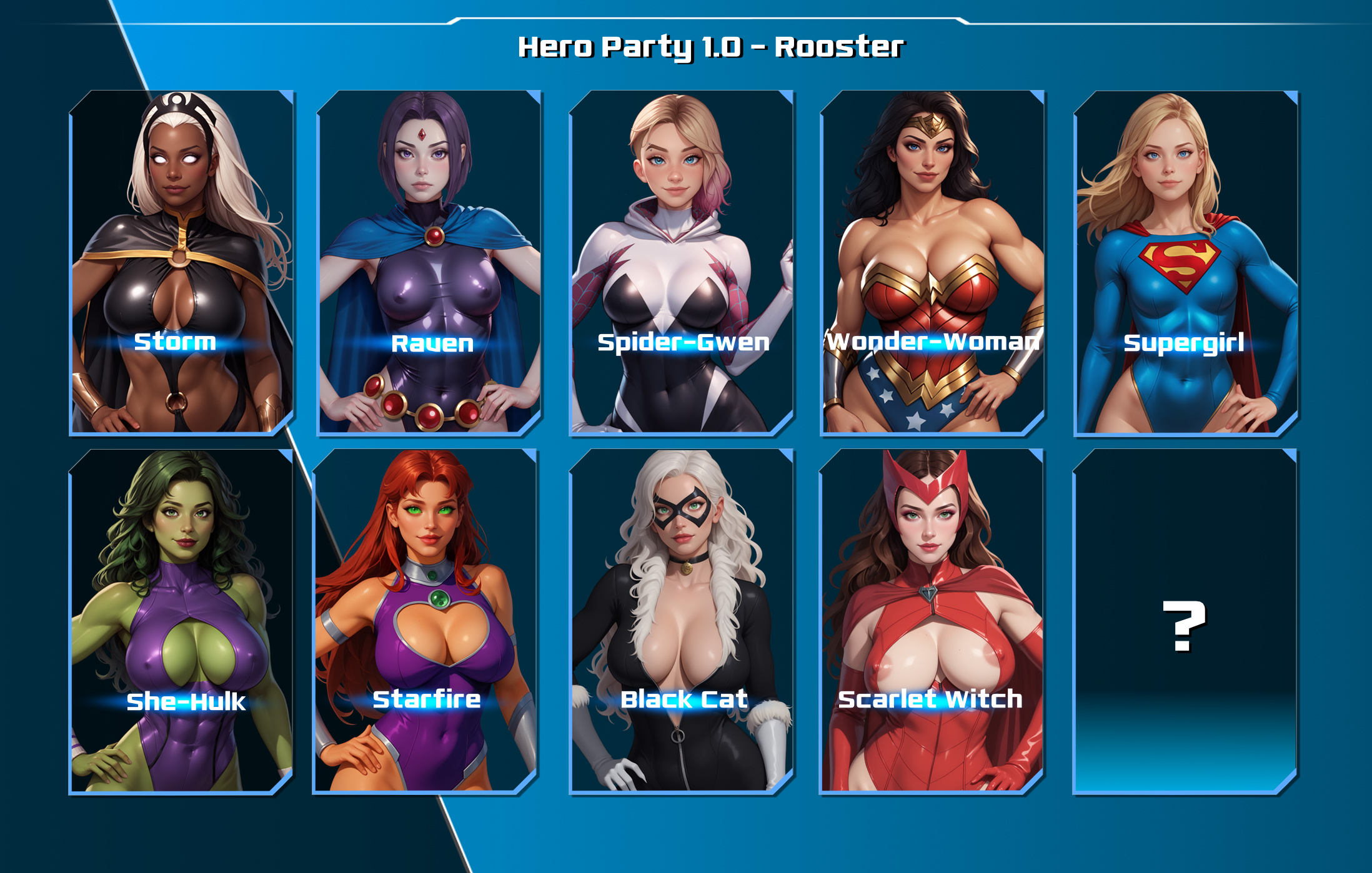Pick the Spider-Gwen roster card
The width and height of the screenshot is (1372, 873).
pos(682,262)
